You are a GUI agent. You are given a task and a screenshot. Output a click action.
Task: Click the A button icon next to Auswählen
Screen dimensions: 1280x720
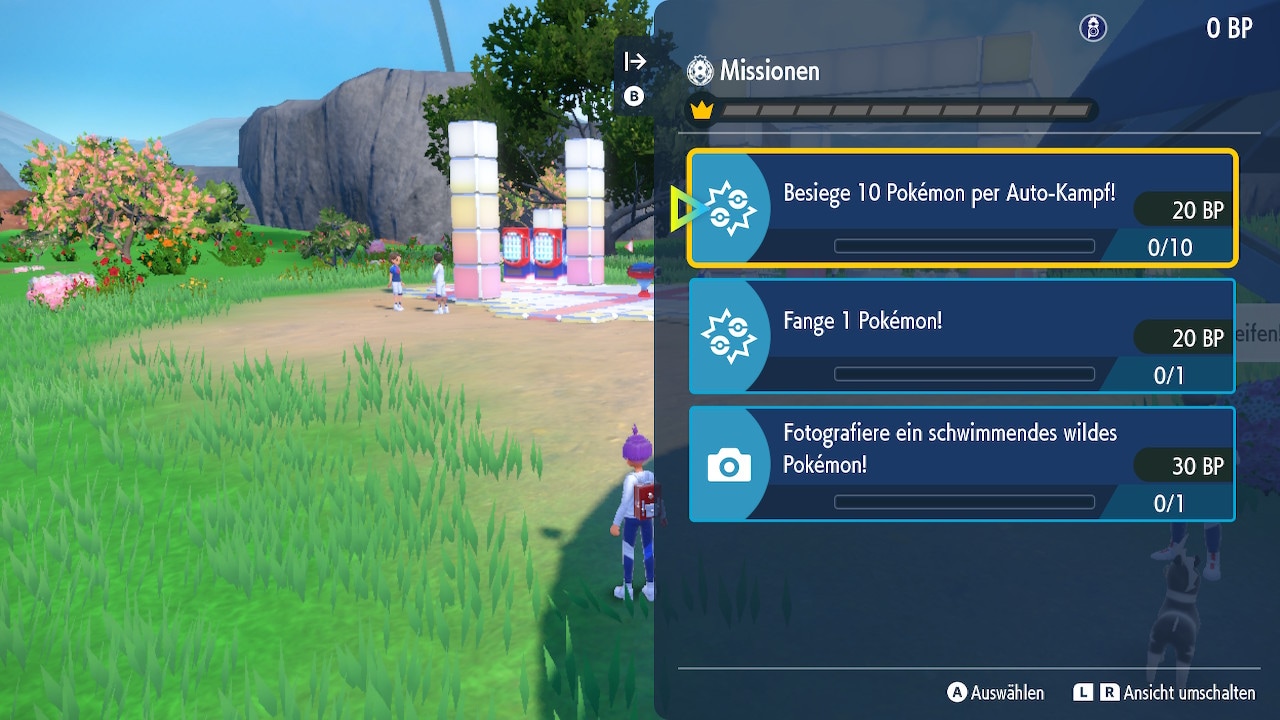[959, 693]
